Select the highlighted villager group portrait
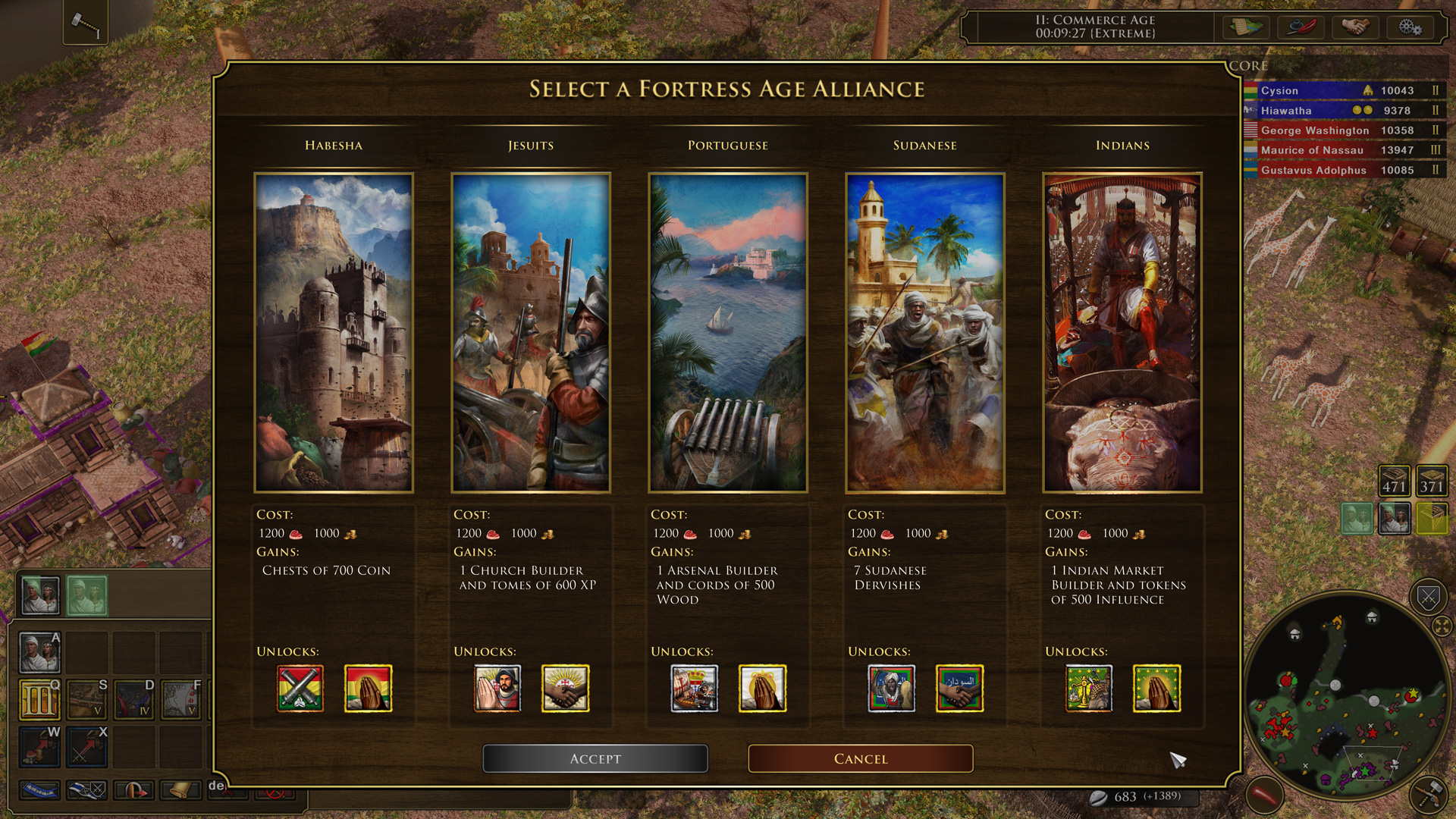Image resolution: width=1456 pixels, height=819 pixels. click(86, 595)
